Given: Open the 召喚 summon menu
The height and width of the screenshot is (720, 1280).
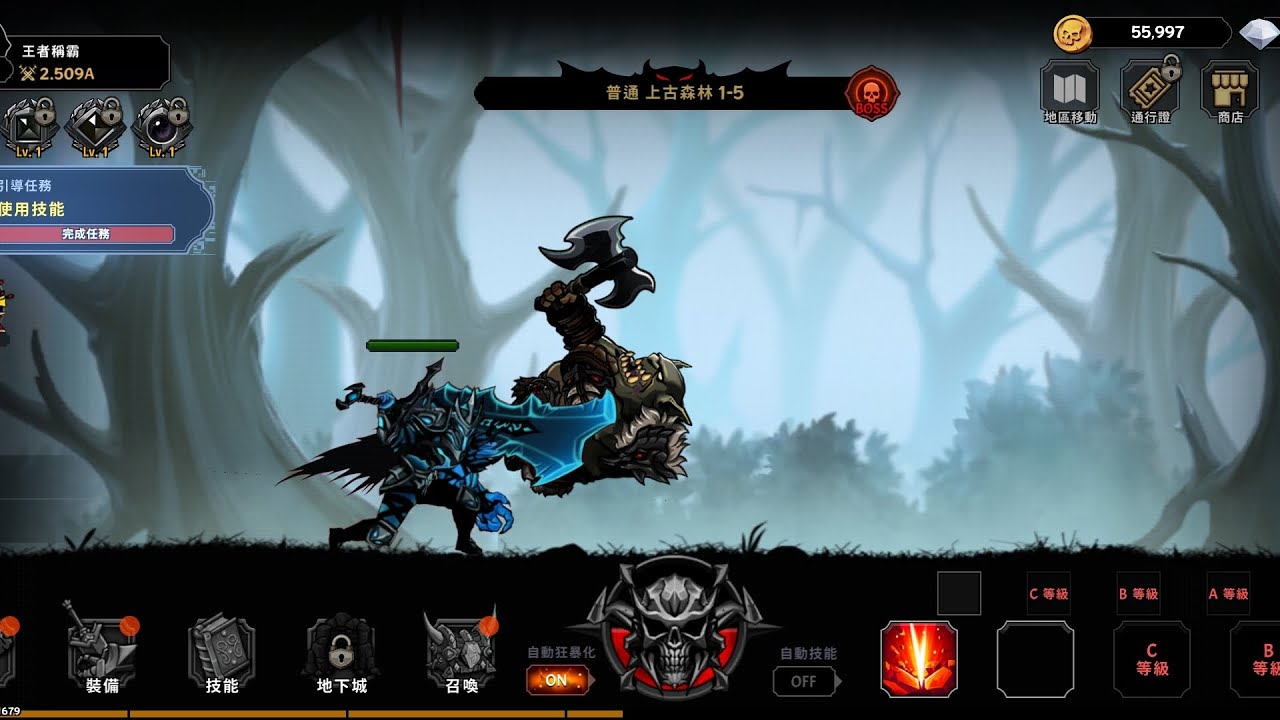Looking at the screenshot, I should tap(461, 653).
